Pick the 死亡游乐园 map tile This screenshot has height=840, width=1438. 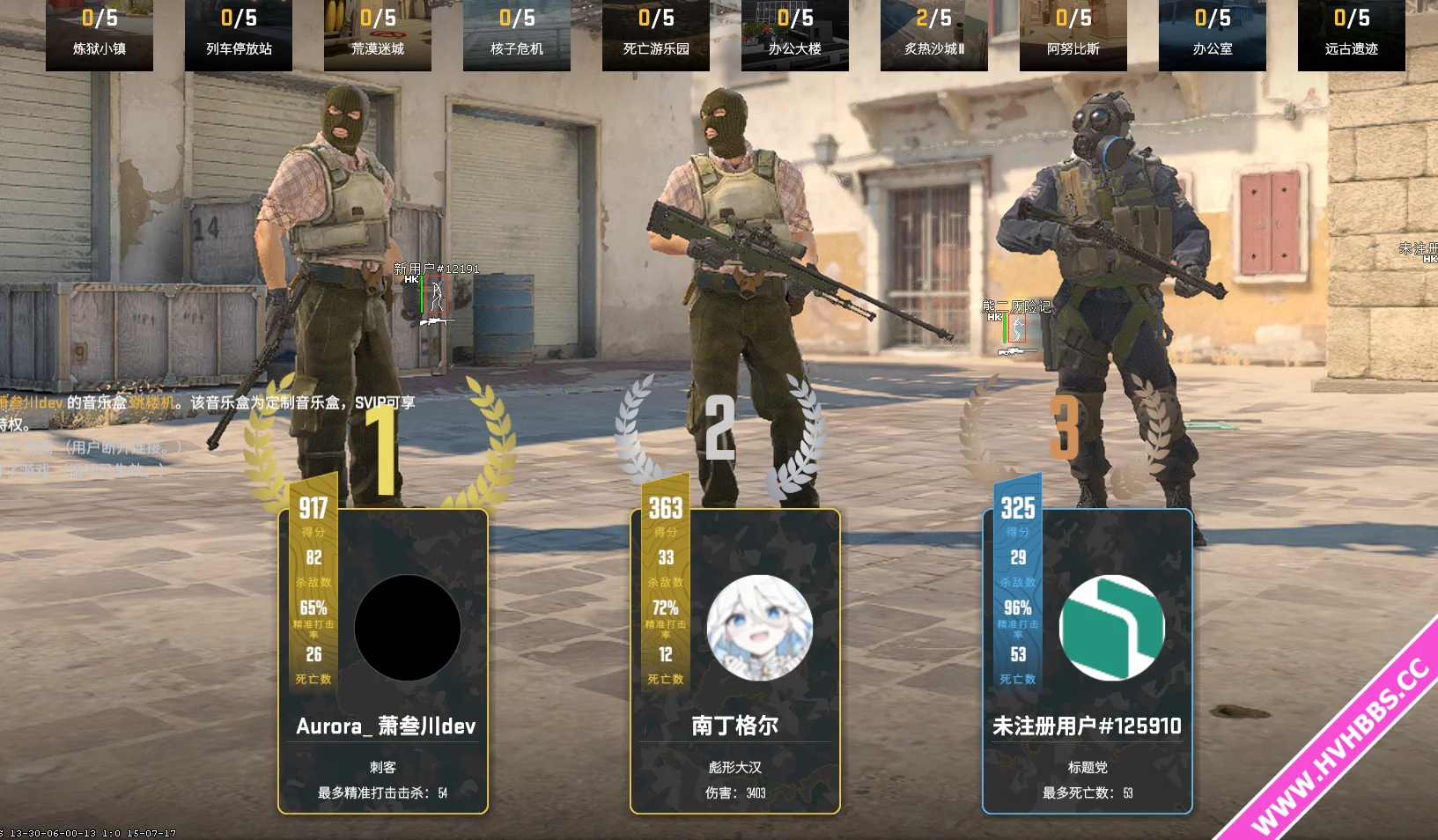[656, 33]
